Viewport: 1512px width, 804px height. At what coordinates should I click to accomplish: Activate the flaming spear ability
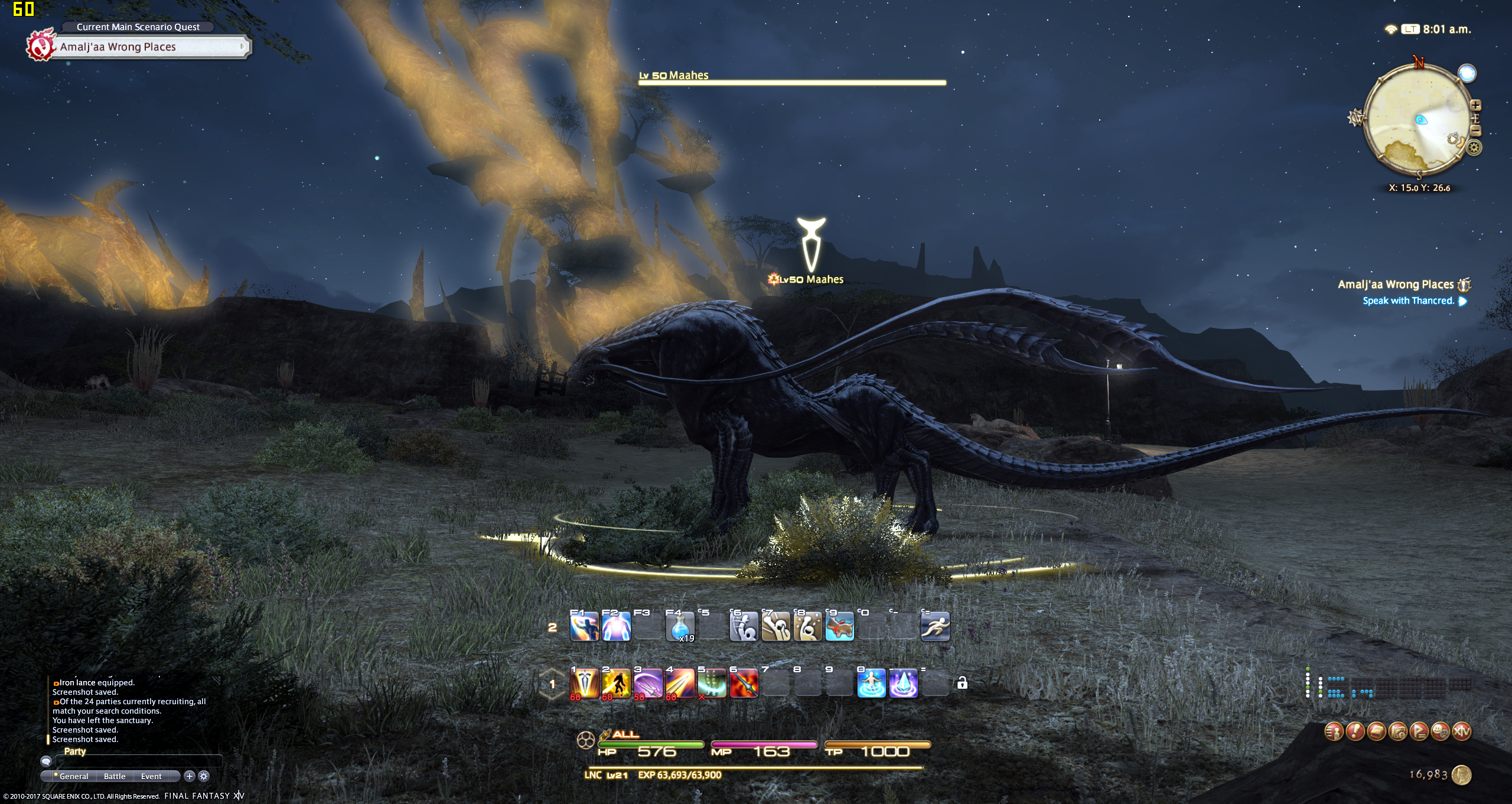[x=744, y=684]
